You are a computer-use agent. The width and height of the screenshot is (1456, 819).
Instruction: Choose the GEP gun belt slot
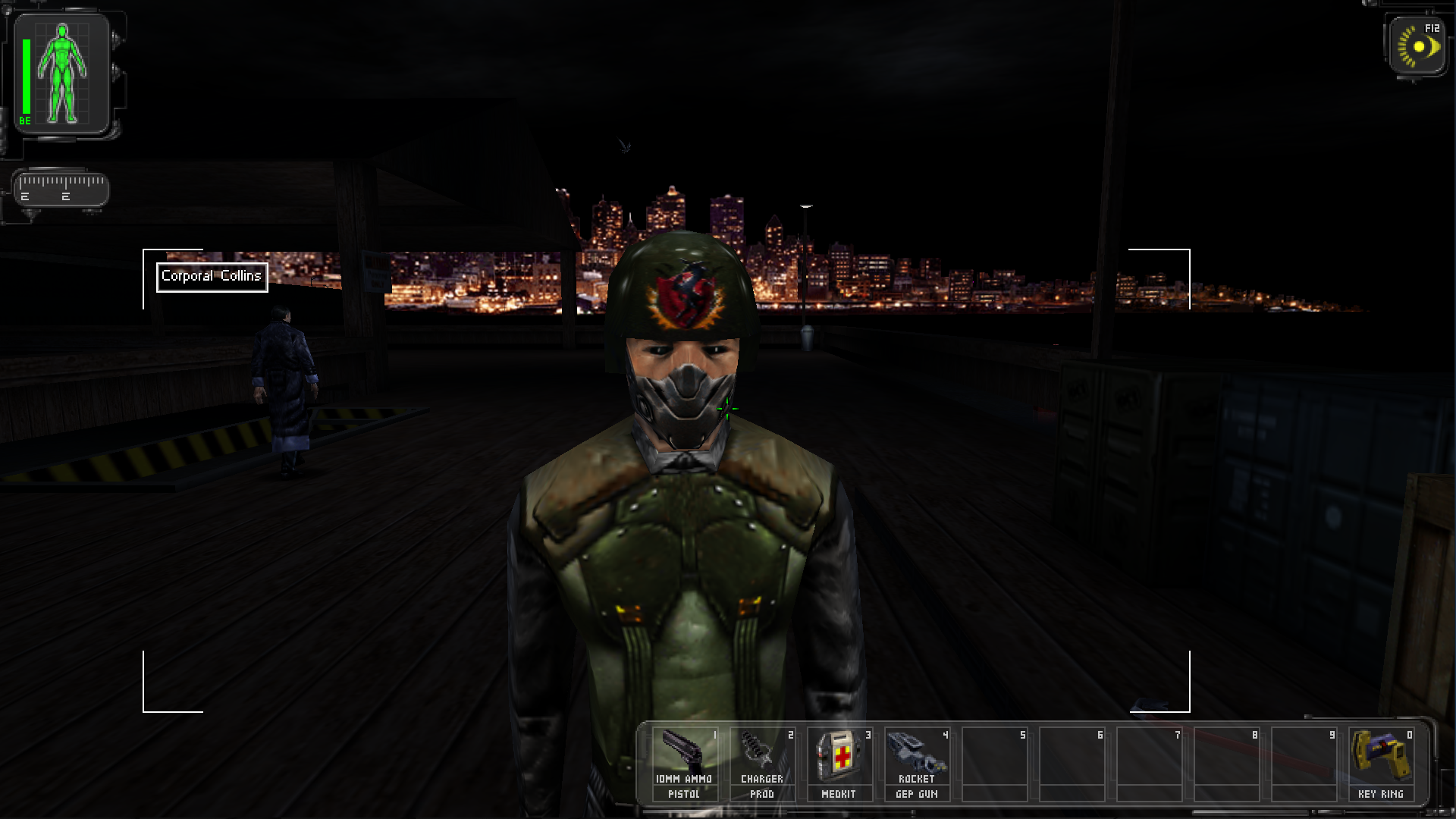coord(916,763)
